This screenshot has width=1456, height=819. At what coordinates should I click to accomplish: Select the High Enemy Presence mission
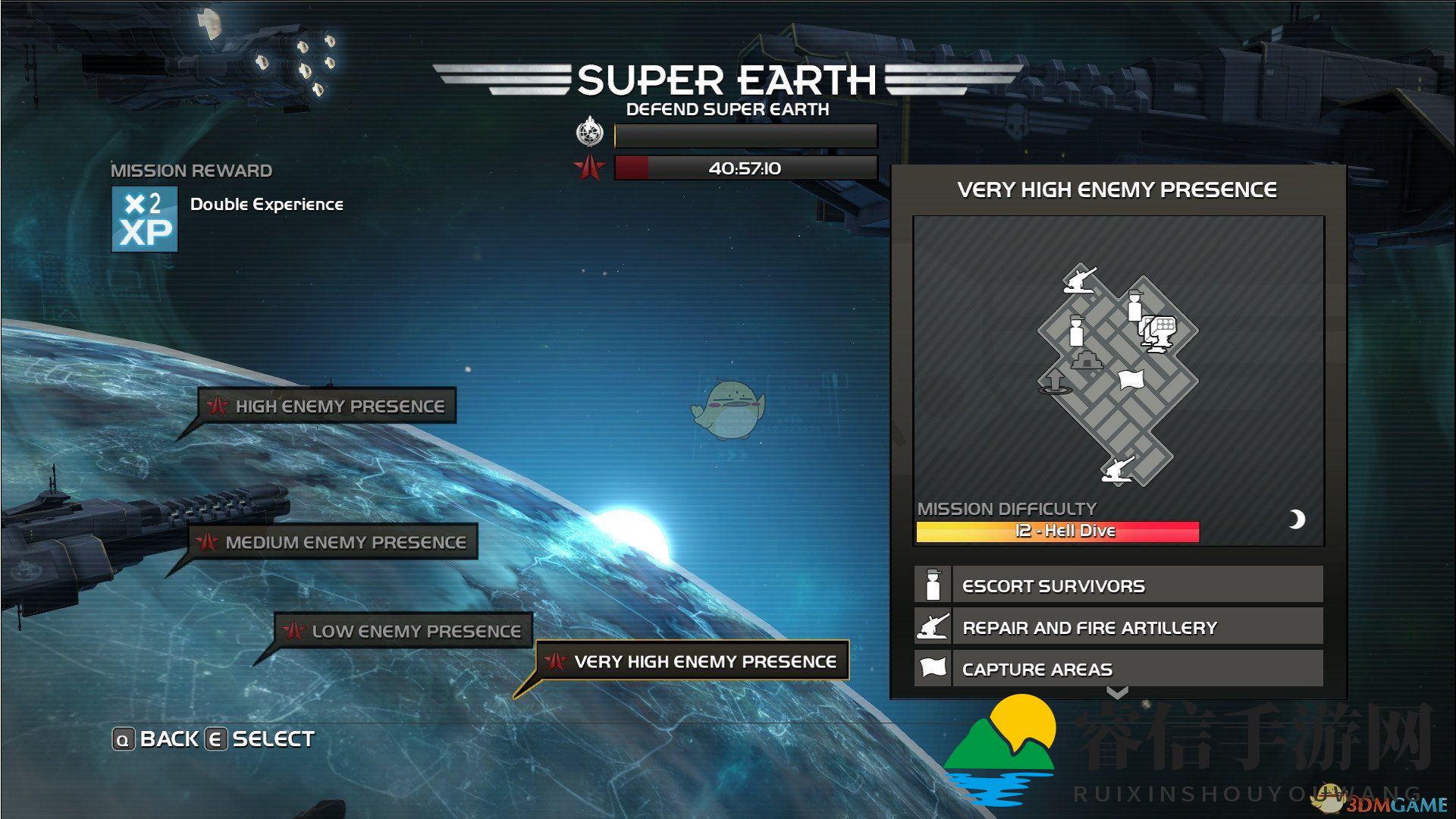[x=328, y=406]
